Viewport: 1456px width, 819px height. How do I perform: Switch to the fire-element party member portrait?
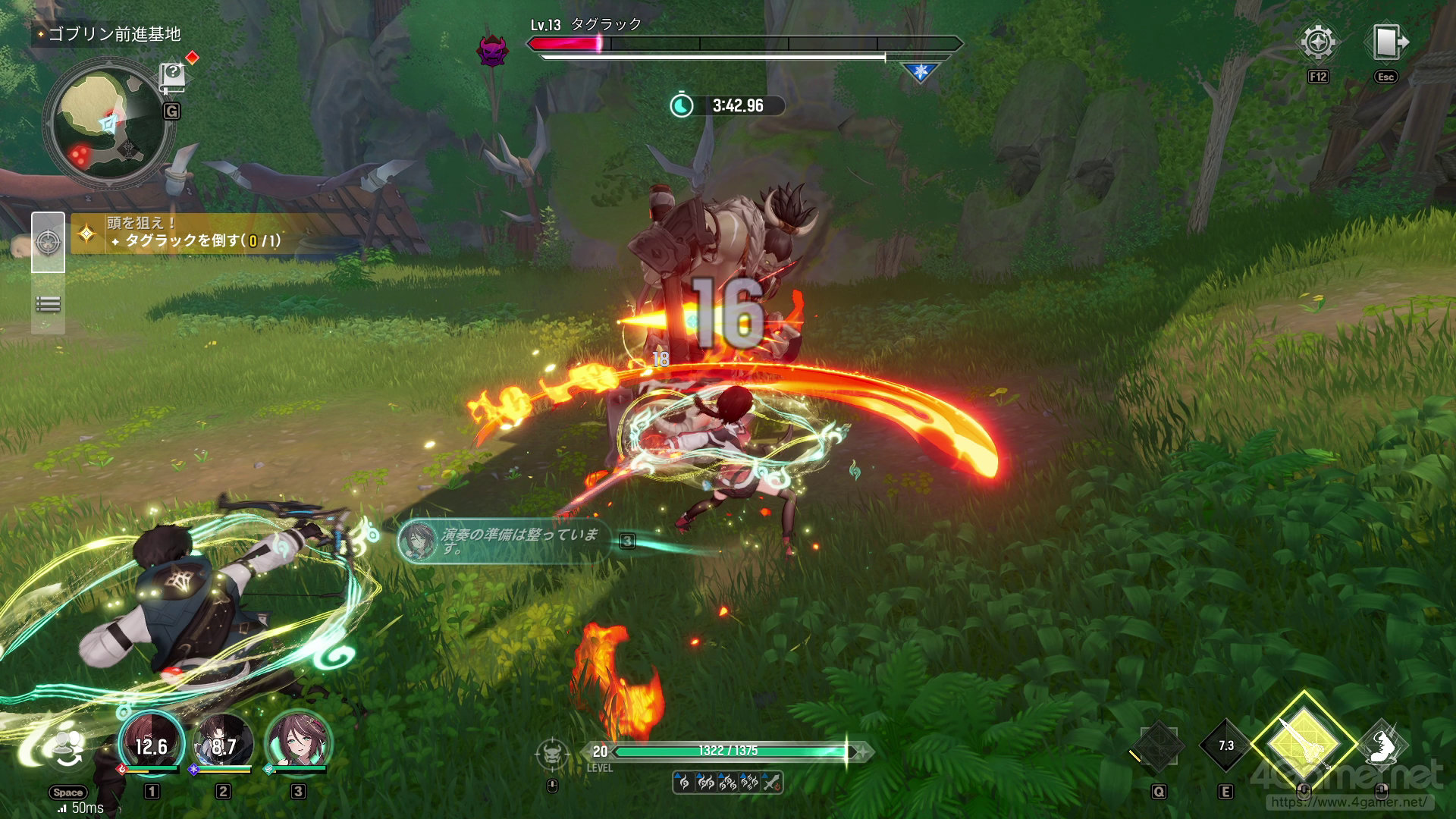click(152, 743)
